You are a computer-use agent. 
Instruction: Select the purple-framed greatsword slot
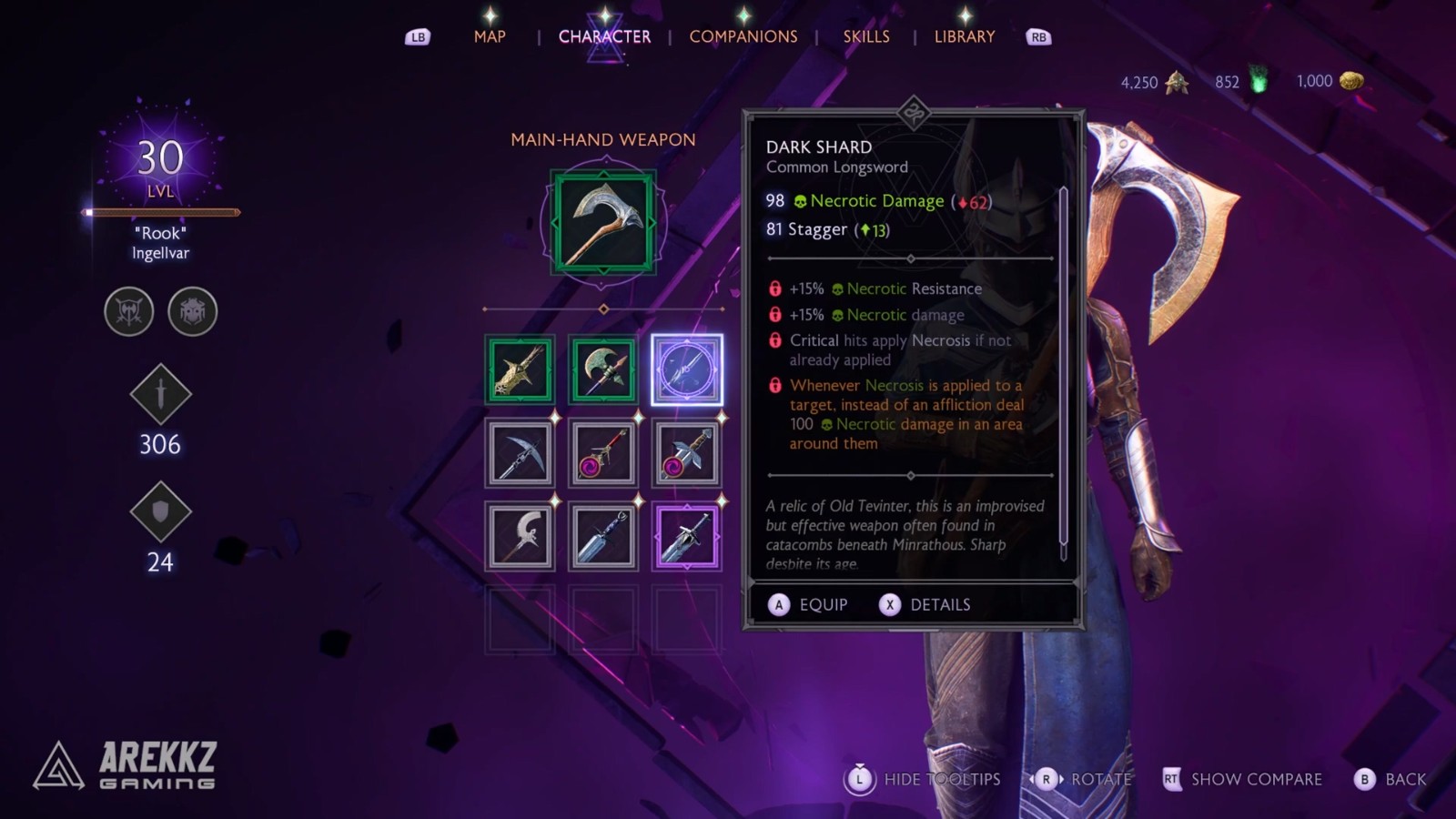[x=687, y=537]
